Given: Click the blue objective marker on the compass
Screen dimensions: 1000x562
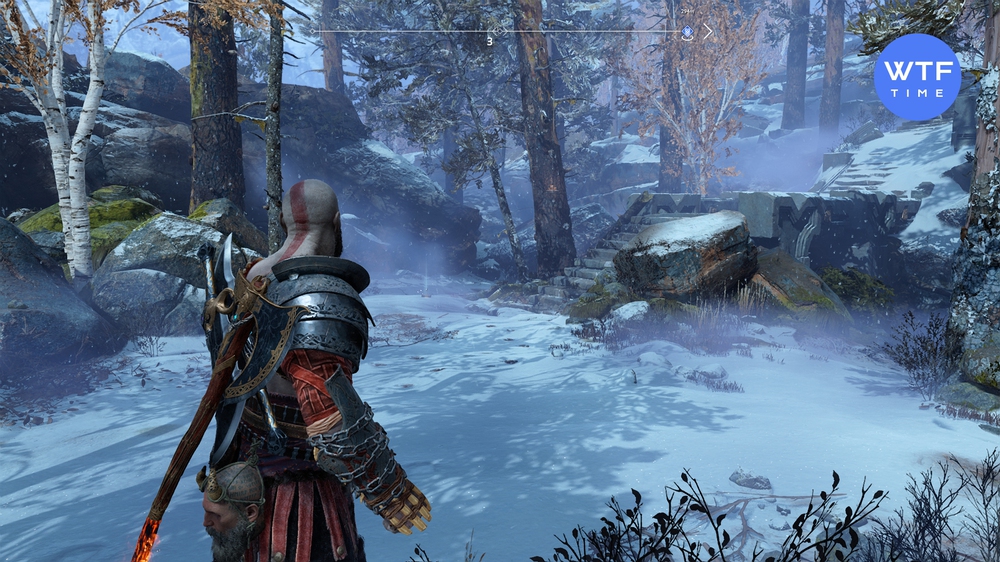Looking at the screenshot, I should [x=688, y=32].
